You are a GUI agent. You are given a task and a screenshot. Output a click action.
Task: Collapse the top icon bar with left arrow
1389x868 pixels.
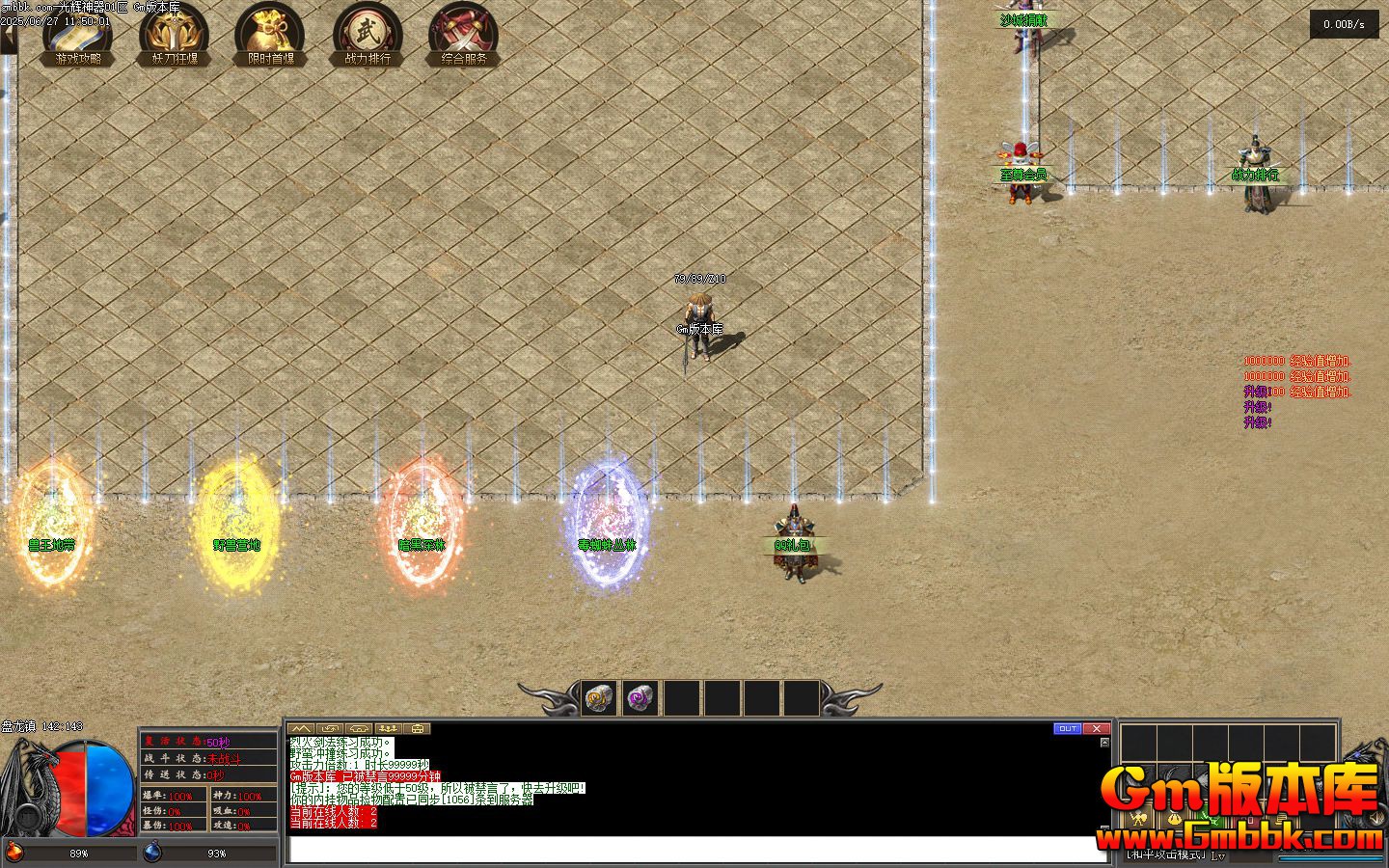pos(8,39)
